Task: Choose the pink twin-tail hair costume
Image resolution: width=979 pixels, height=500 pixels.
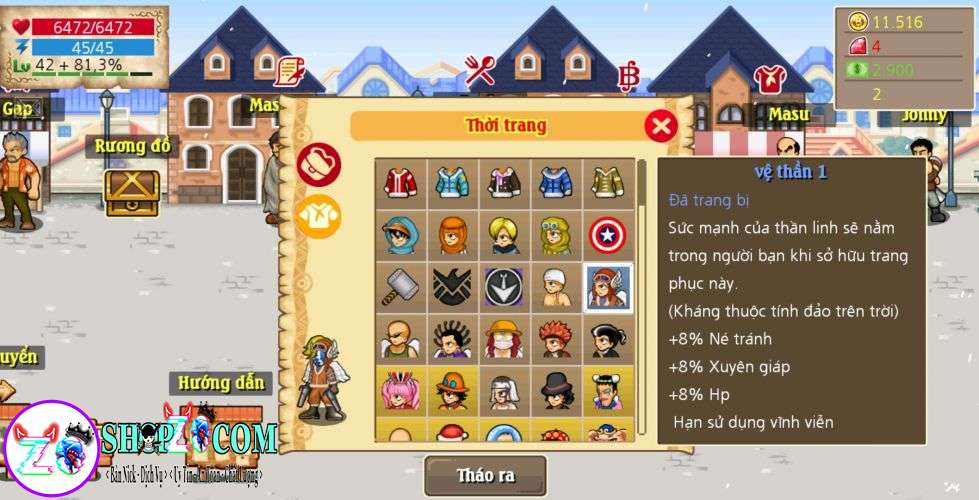Action: point(400,391)
